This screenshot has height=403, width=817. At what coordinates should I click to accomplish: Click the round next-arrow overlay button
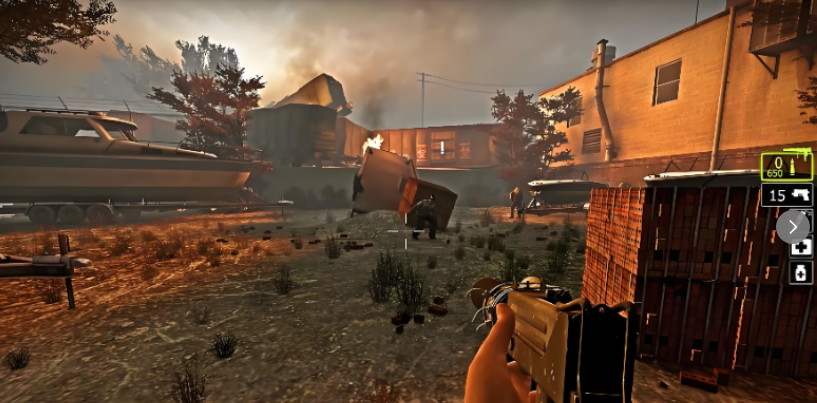(793, 226)
